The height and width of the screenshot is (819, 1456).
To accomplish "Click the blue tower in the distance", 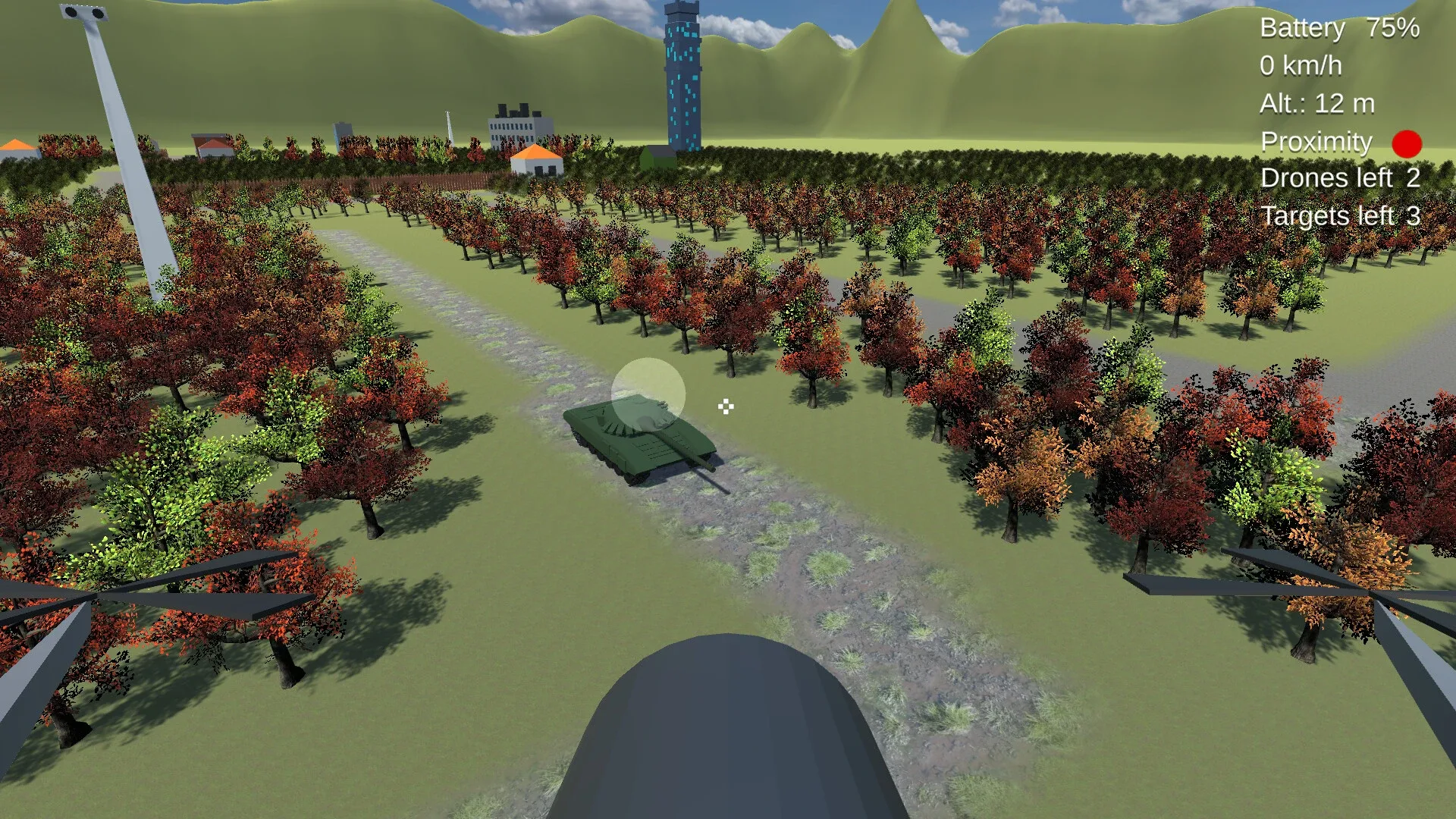I will click(683, 76).
